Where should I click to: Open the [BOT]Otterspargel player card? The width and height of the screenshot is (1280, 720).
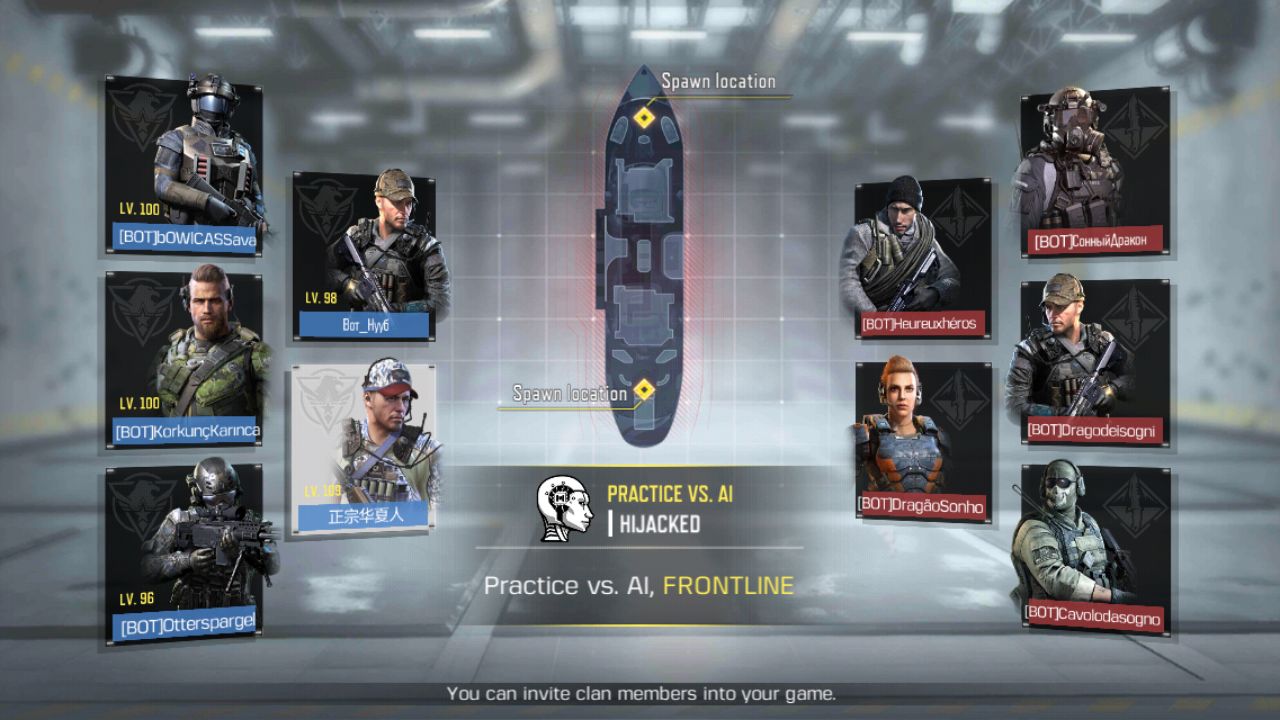tap(184, 553)
